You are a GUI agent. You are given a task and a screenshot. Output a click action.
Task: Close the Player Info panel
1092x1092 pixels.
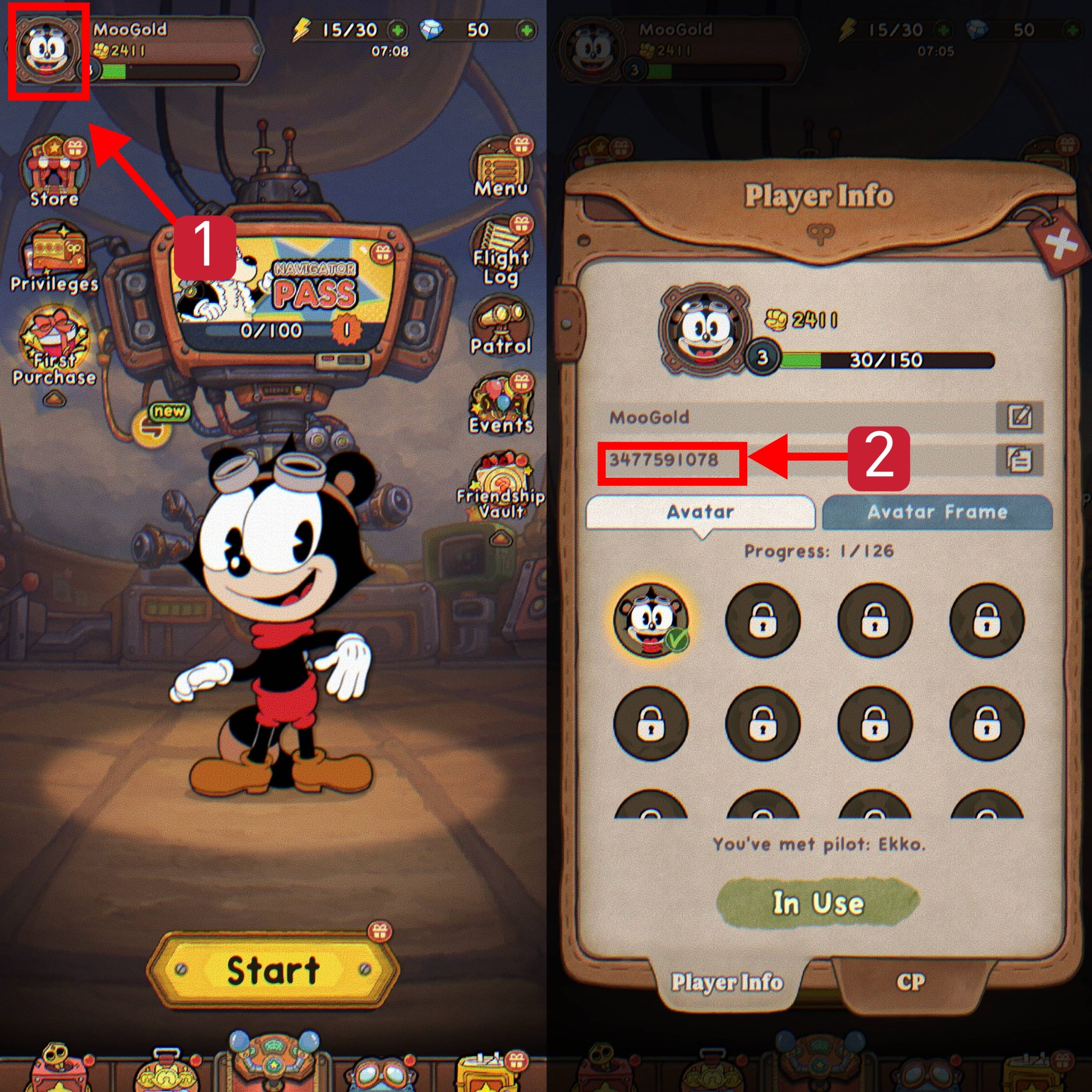pos(1060,244)
